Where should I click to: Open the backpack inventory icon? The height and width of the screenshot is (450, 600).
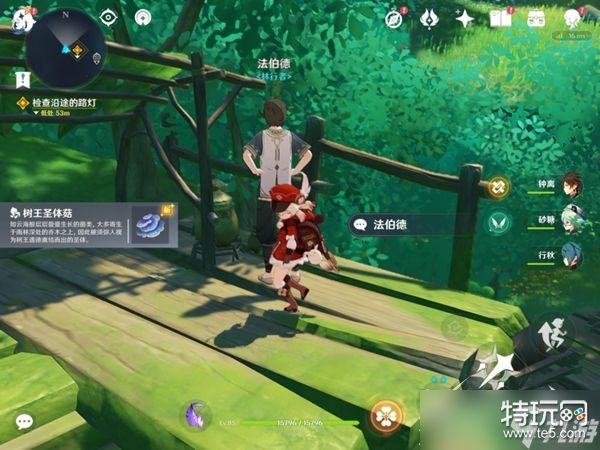[536, 18]
